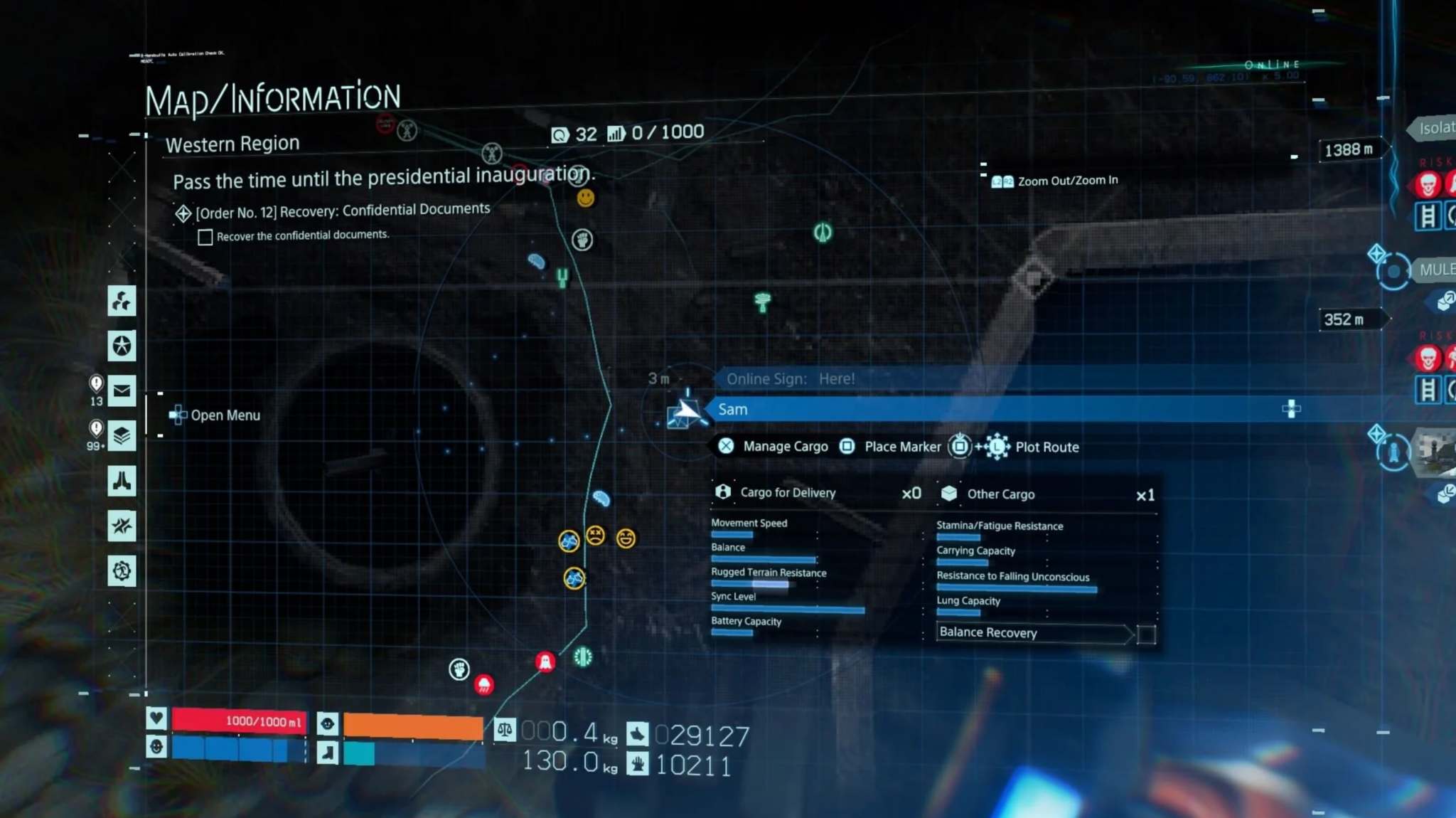
Task: Select the thumbs-up fist icon on the map
Action: 581,240
